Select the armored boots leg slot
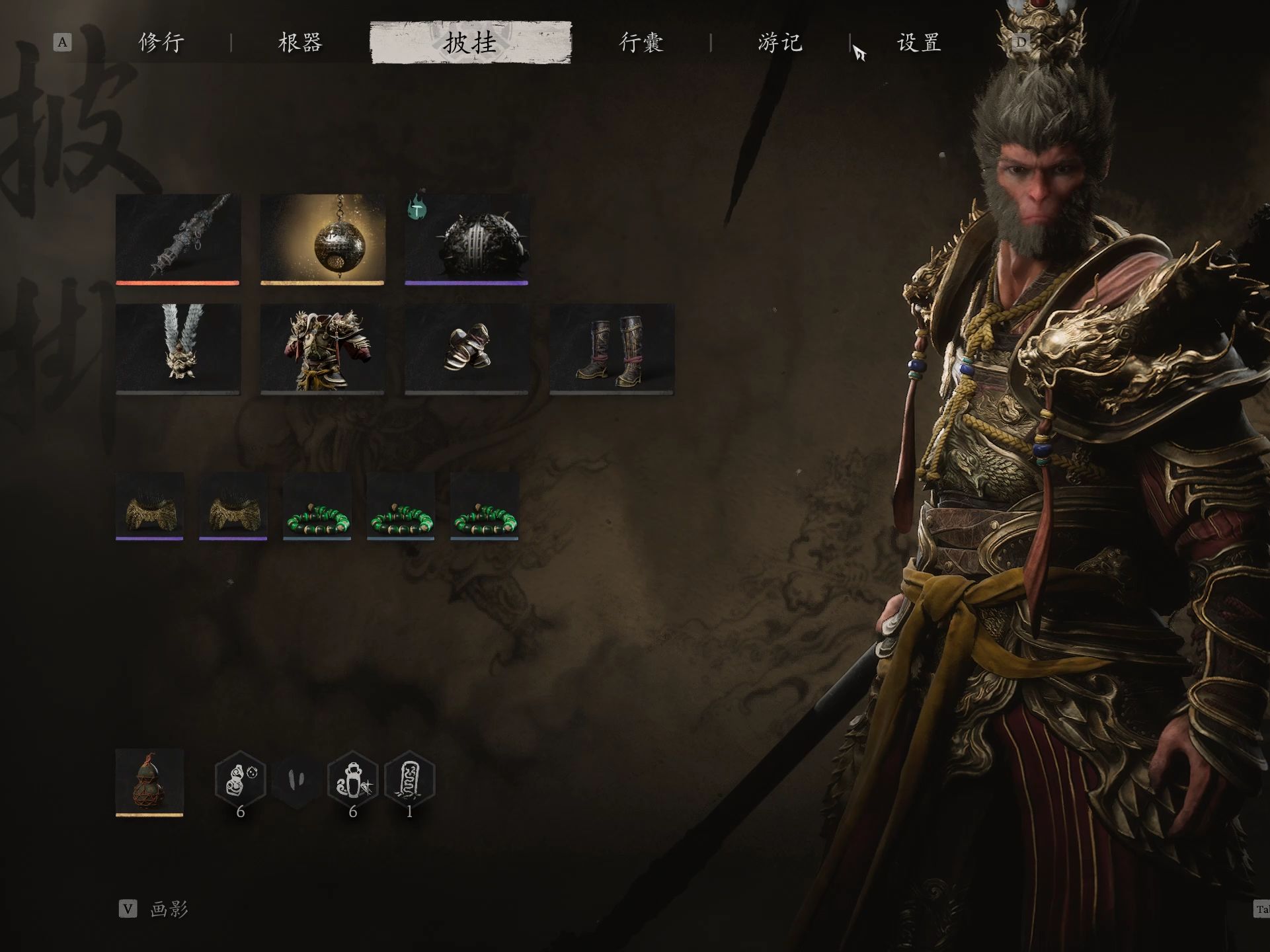Image resolution: width=1270 pixels, height=952 pixels. pyautogui.click(x=612, y=348)
